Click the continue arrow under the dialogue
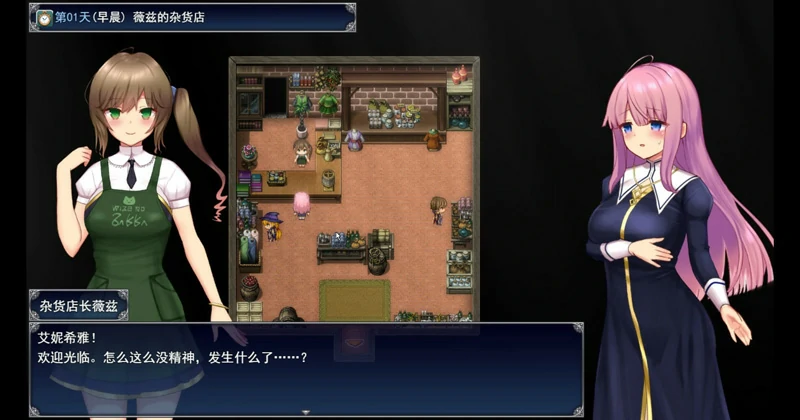This screenshot has height=420, width=800. (305, 410)
